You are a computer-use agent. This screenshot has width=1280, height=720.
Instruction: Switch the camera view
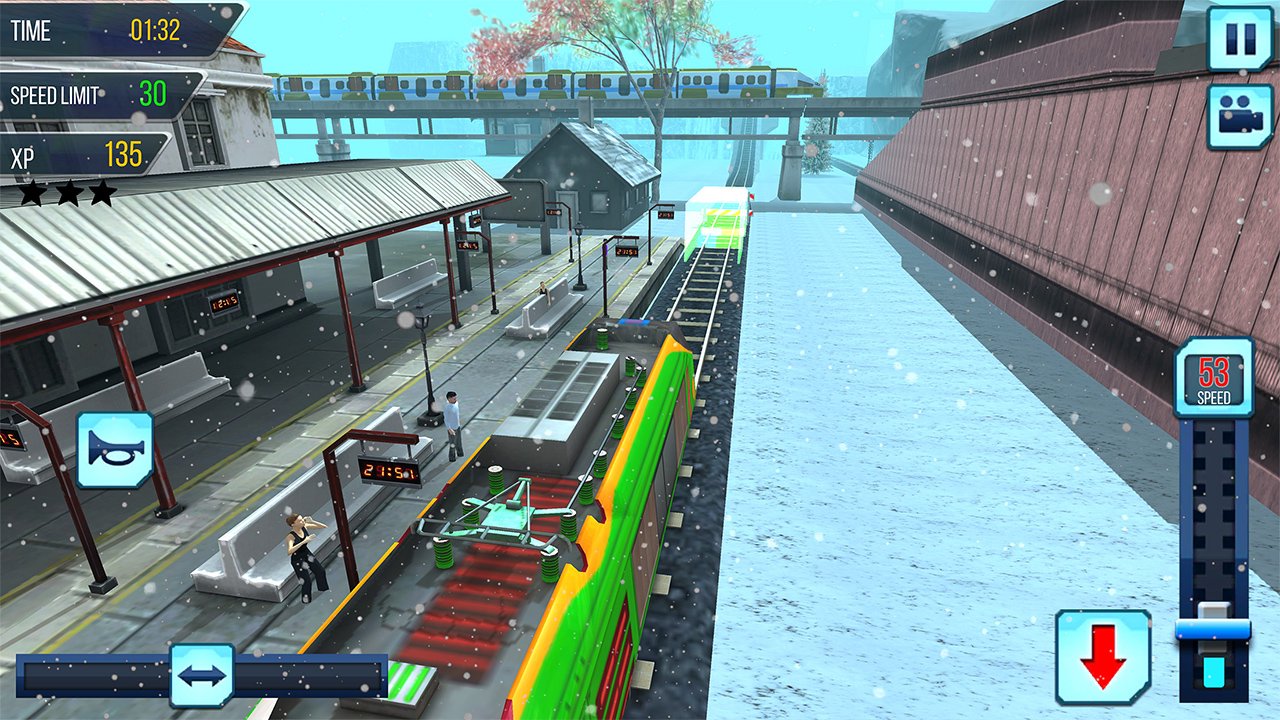[1240, 116]
